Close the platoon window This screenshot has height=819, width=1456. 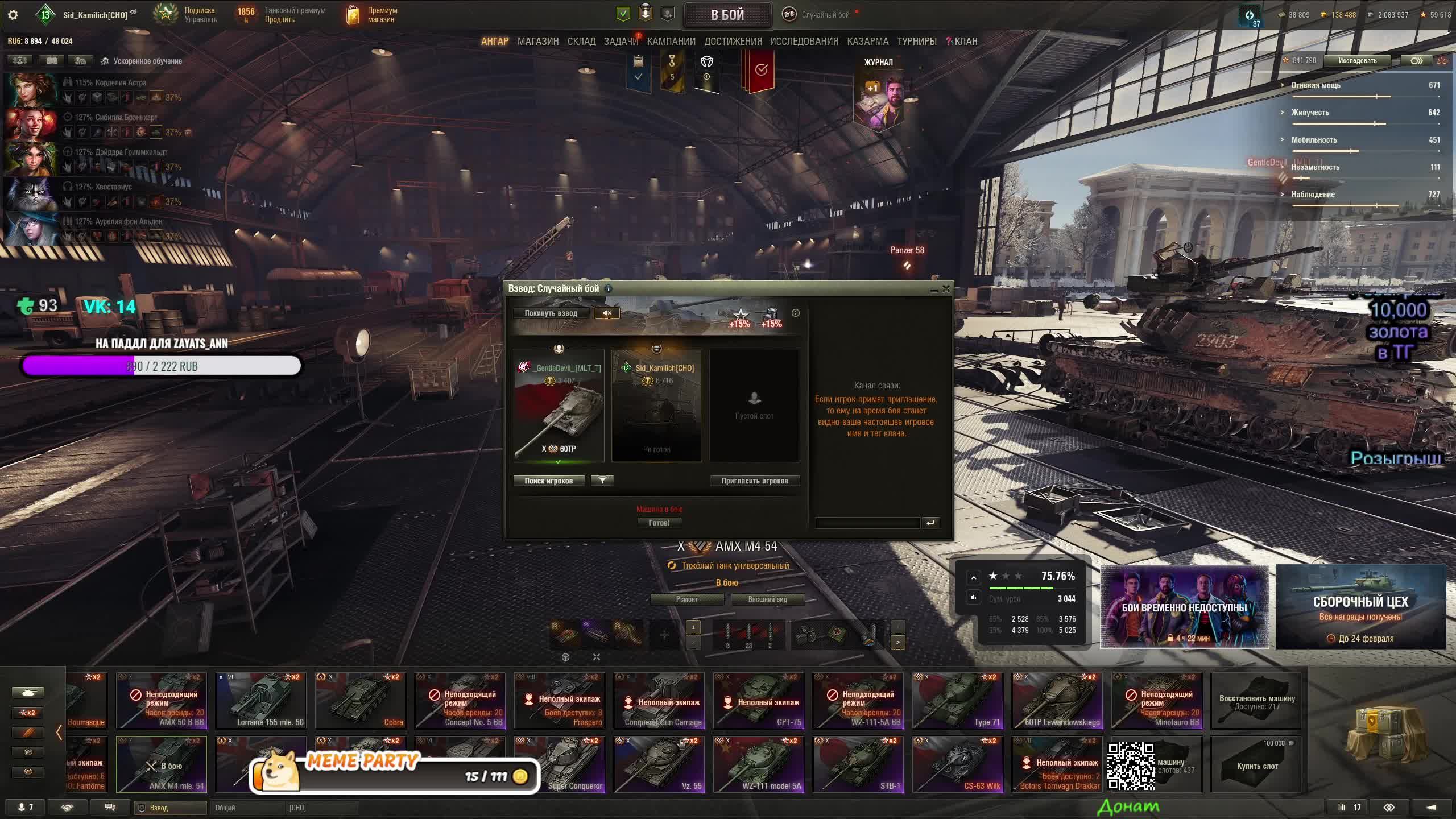click(946, 289)
